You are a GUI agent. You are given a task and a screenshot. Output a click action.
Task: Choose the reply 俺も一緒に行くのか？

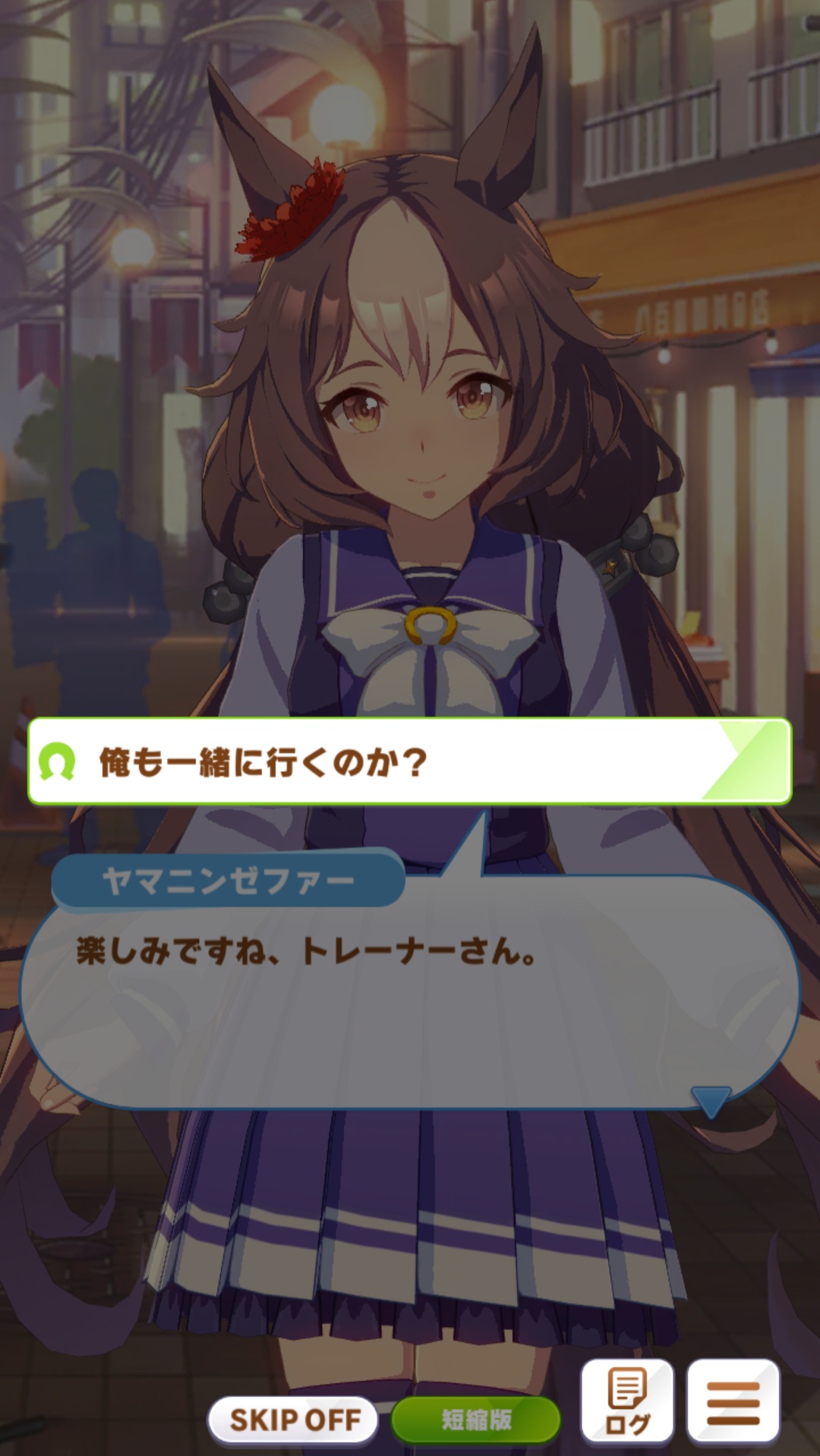pos(410,761)
